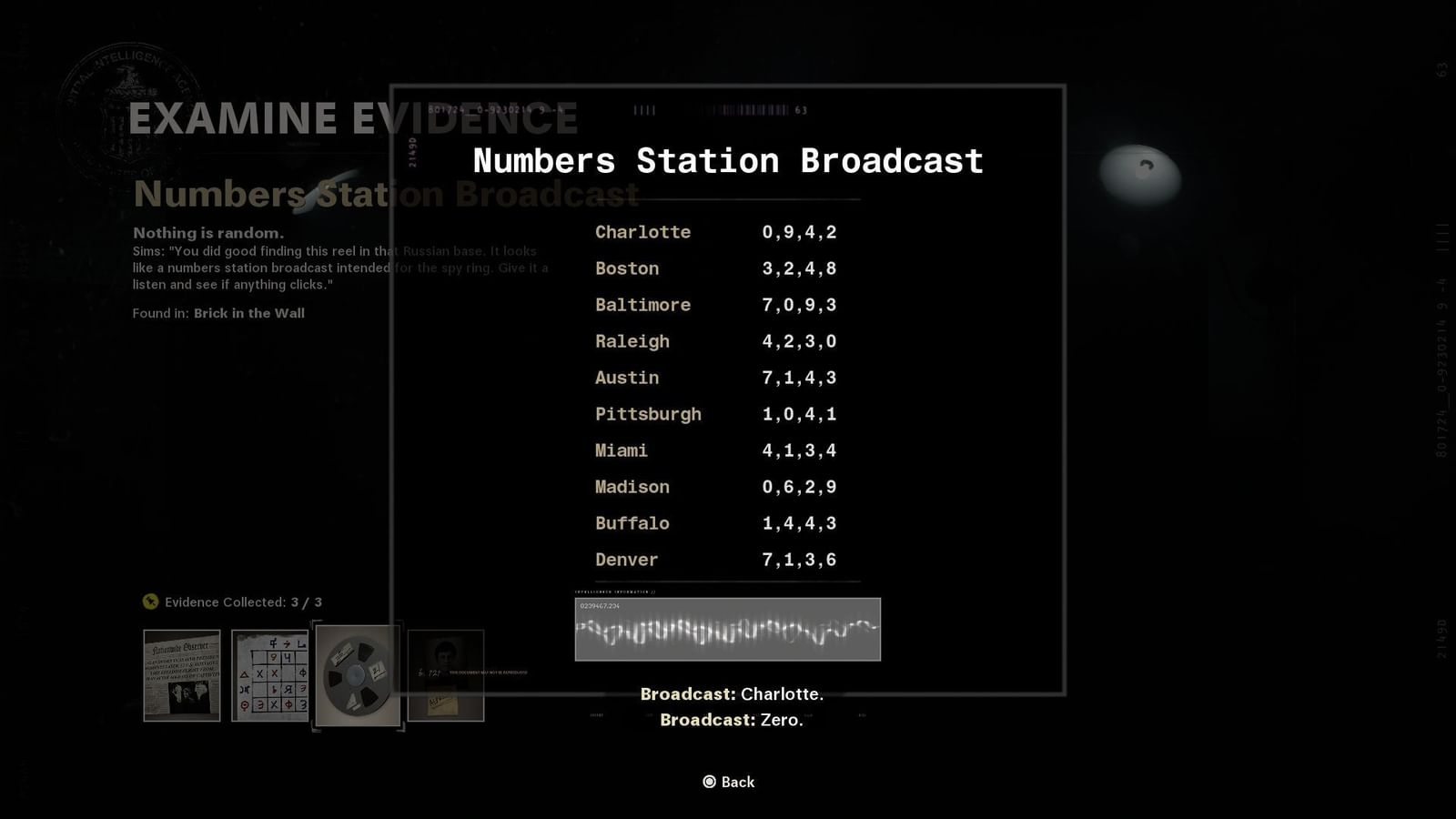The image size is (1456, 819).
Task: Select the Denver broadcast row
Action: click(x=714, y=560)
